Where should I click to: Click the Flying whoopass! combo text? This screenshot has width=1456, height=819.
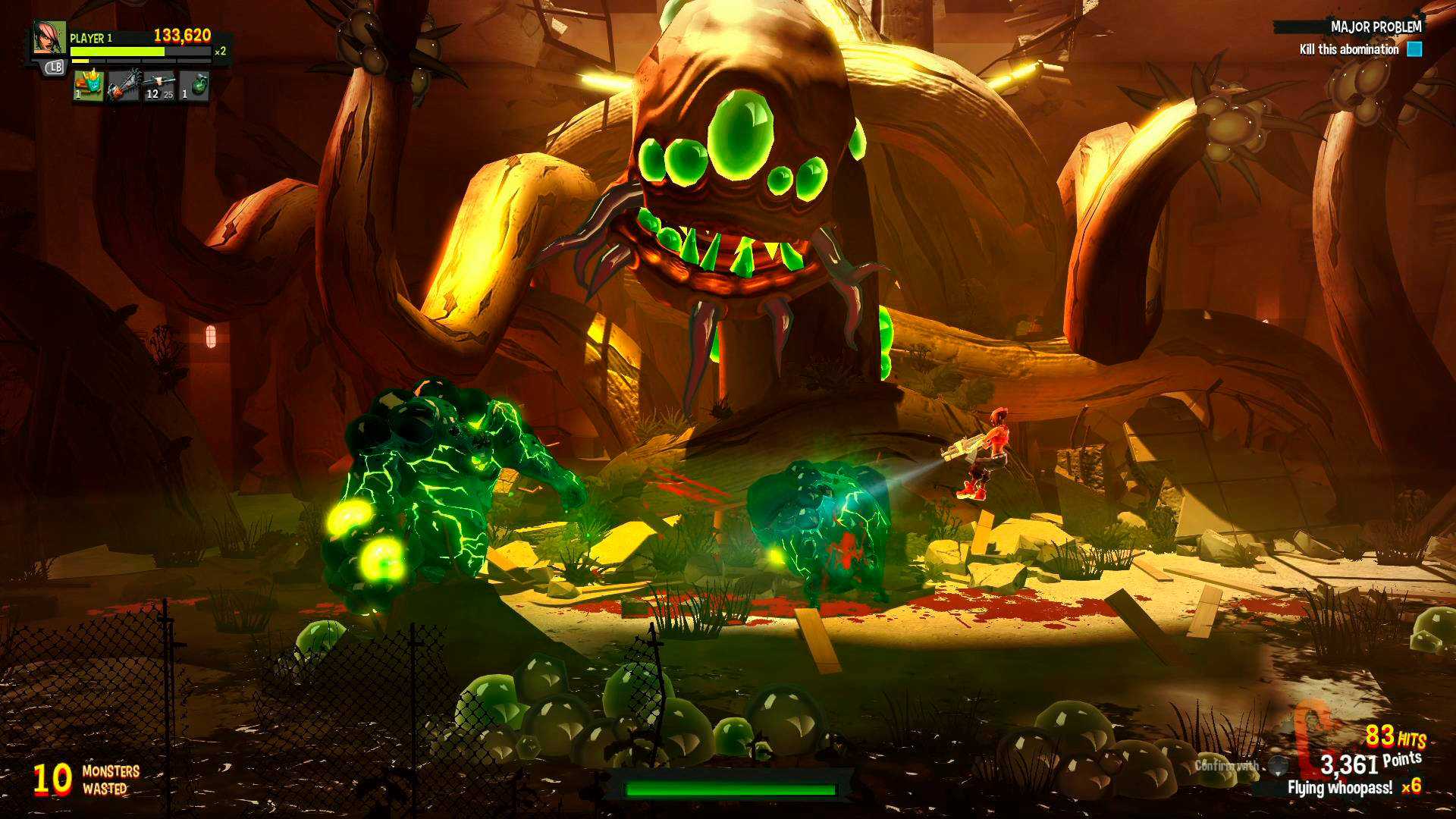pos(1342,787)
